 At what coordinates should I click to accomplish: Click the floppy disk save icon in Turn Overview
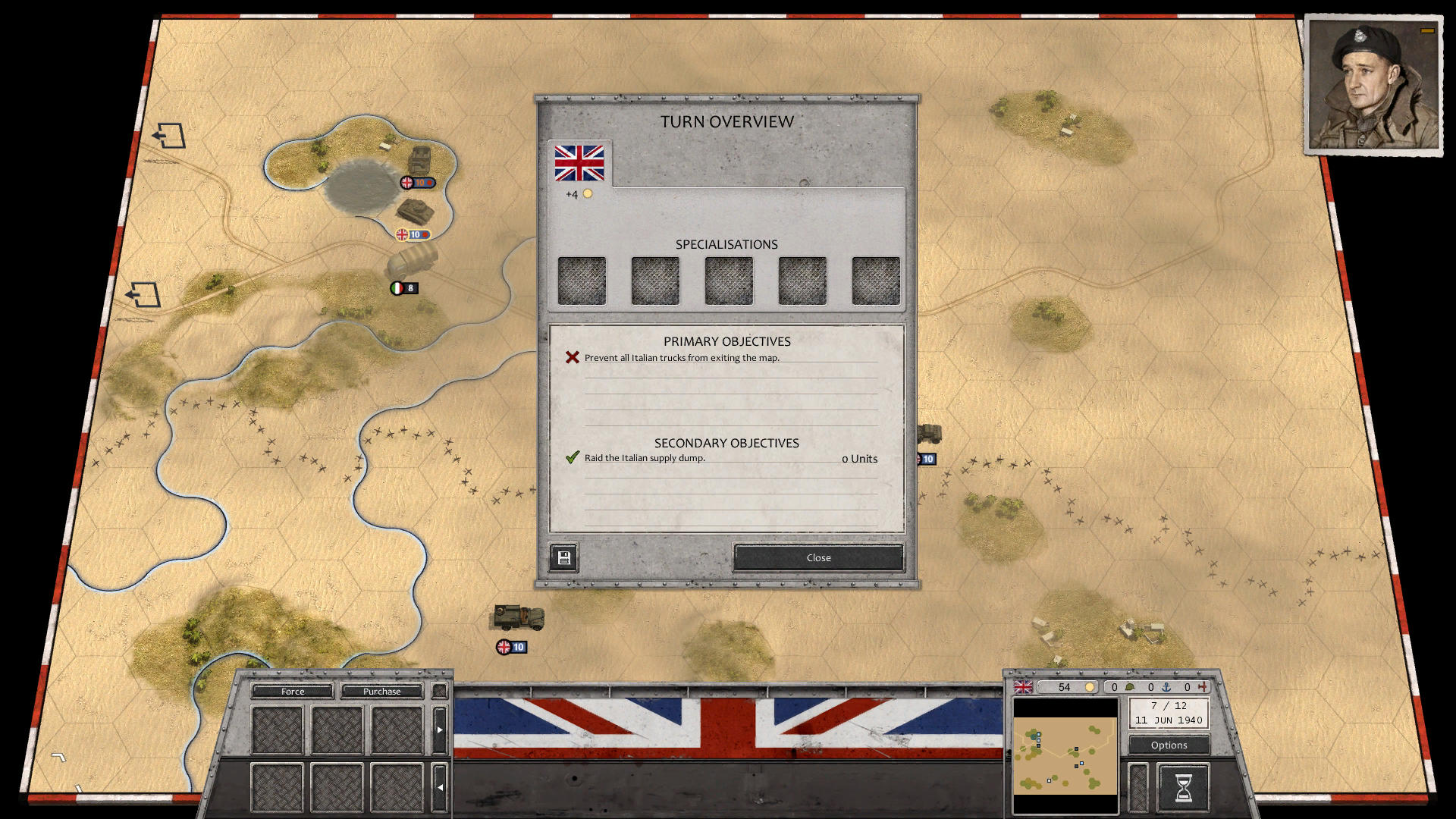click(x=563, y=557)
